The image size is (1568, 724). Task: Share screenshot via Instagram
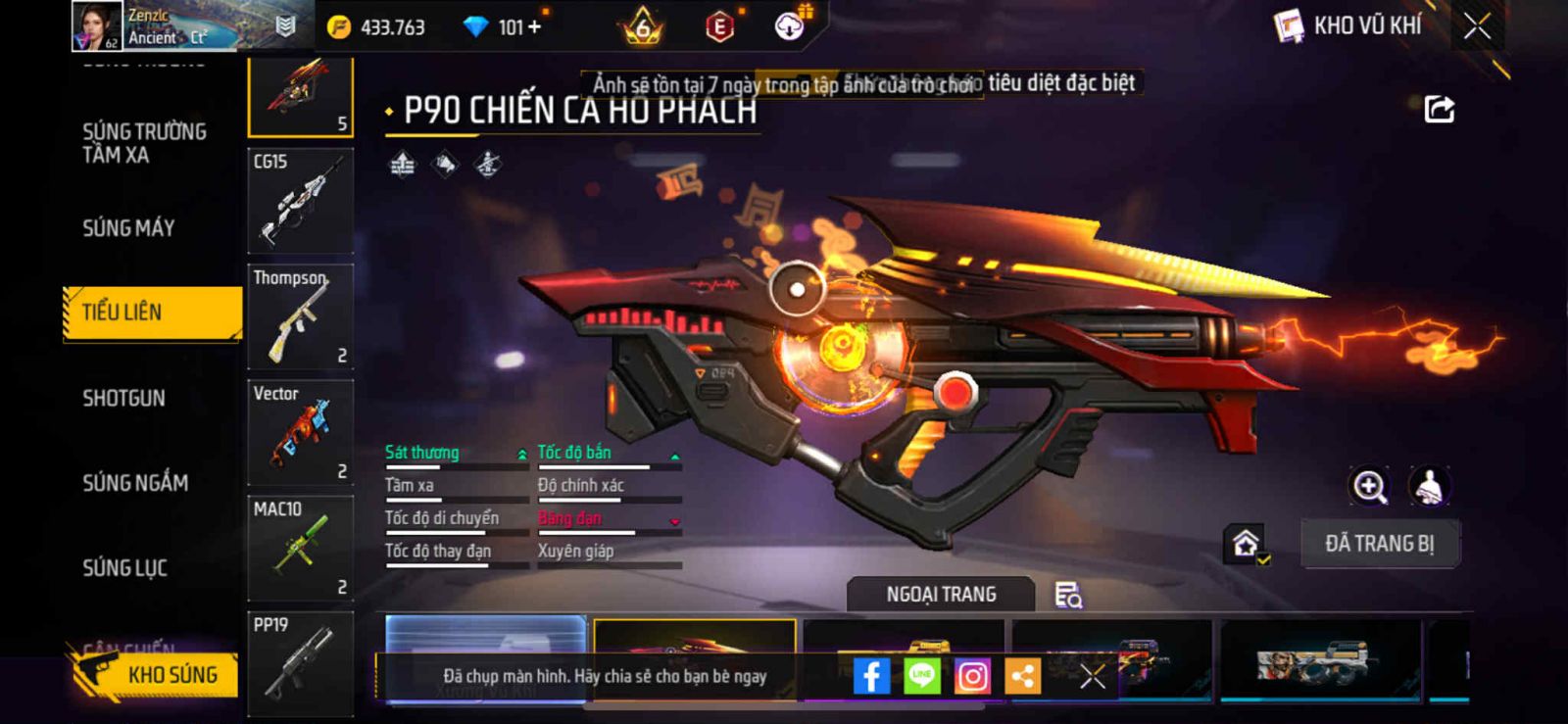(972, 676)
